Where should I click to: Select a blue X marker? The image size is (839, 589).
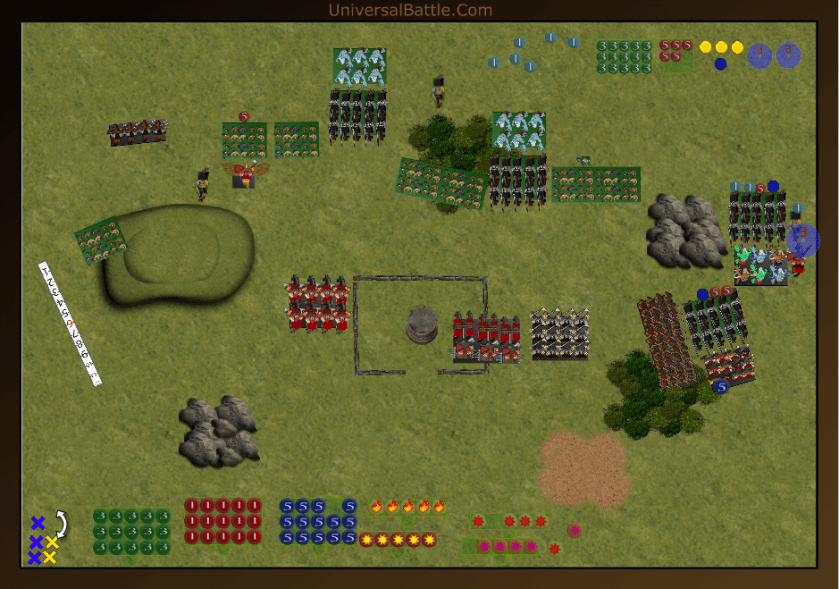(x=37, y=523)
